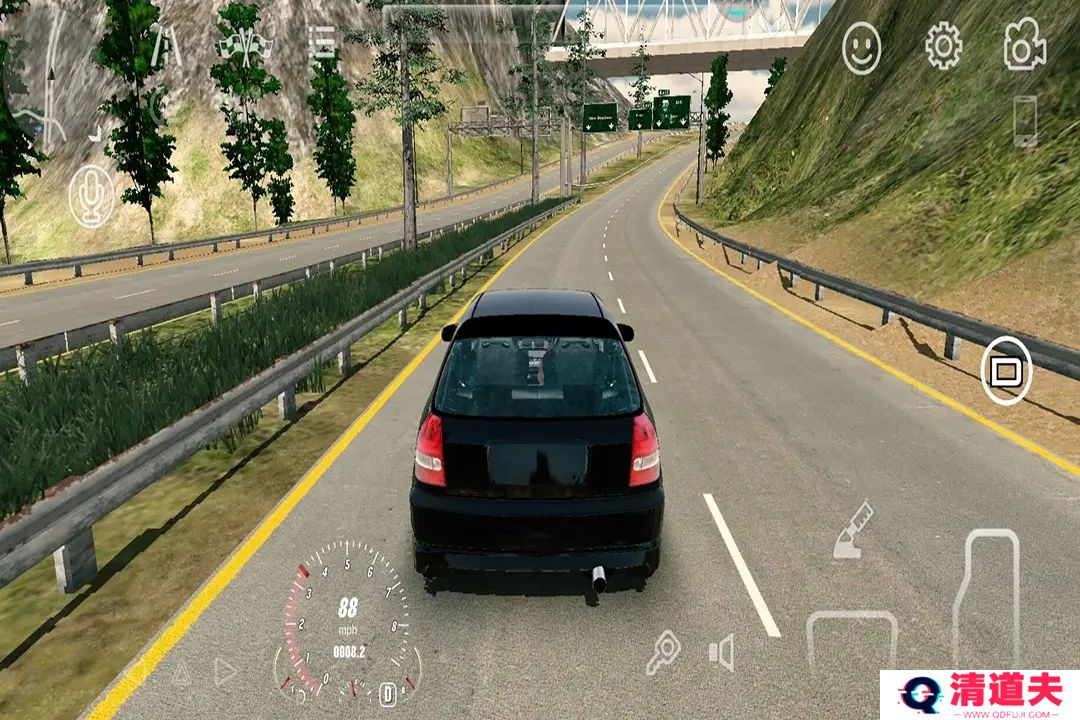Viewport: 1080px width, 720px height.
Task: Change gear using the D indicator
Action: [388, 693]
